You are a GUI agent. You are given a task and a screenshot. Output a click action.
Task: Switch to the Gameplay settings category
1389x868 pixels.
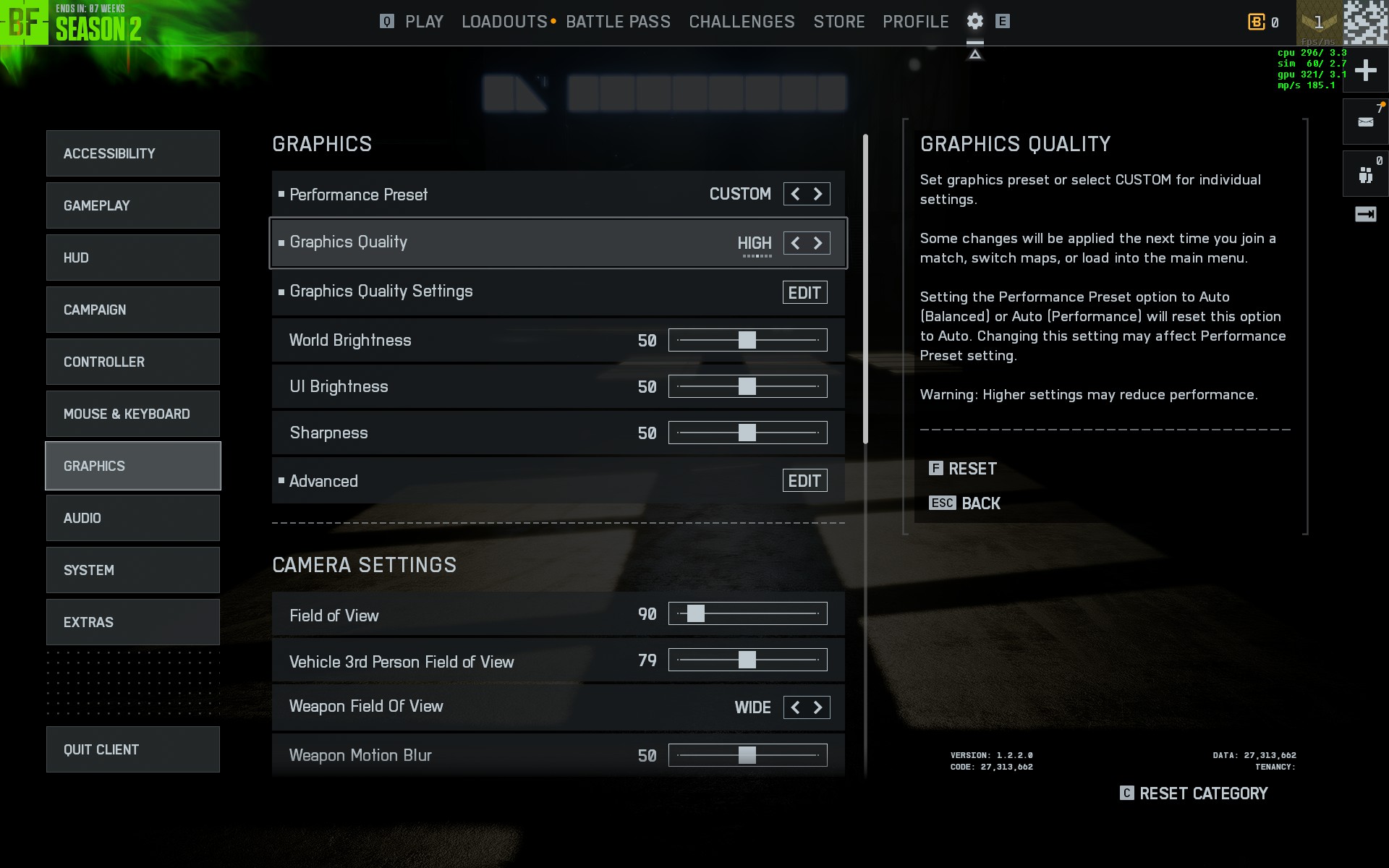tap(133, 205)
